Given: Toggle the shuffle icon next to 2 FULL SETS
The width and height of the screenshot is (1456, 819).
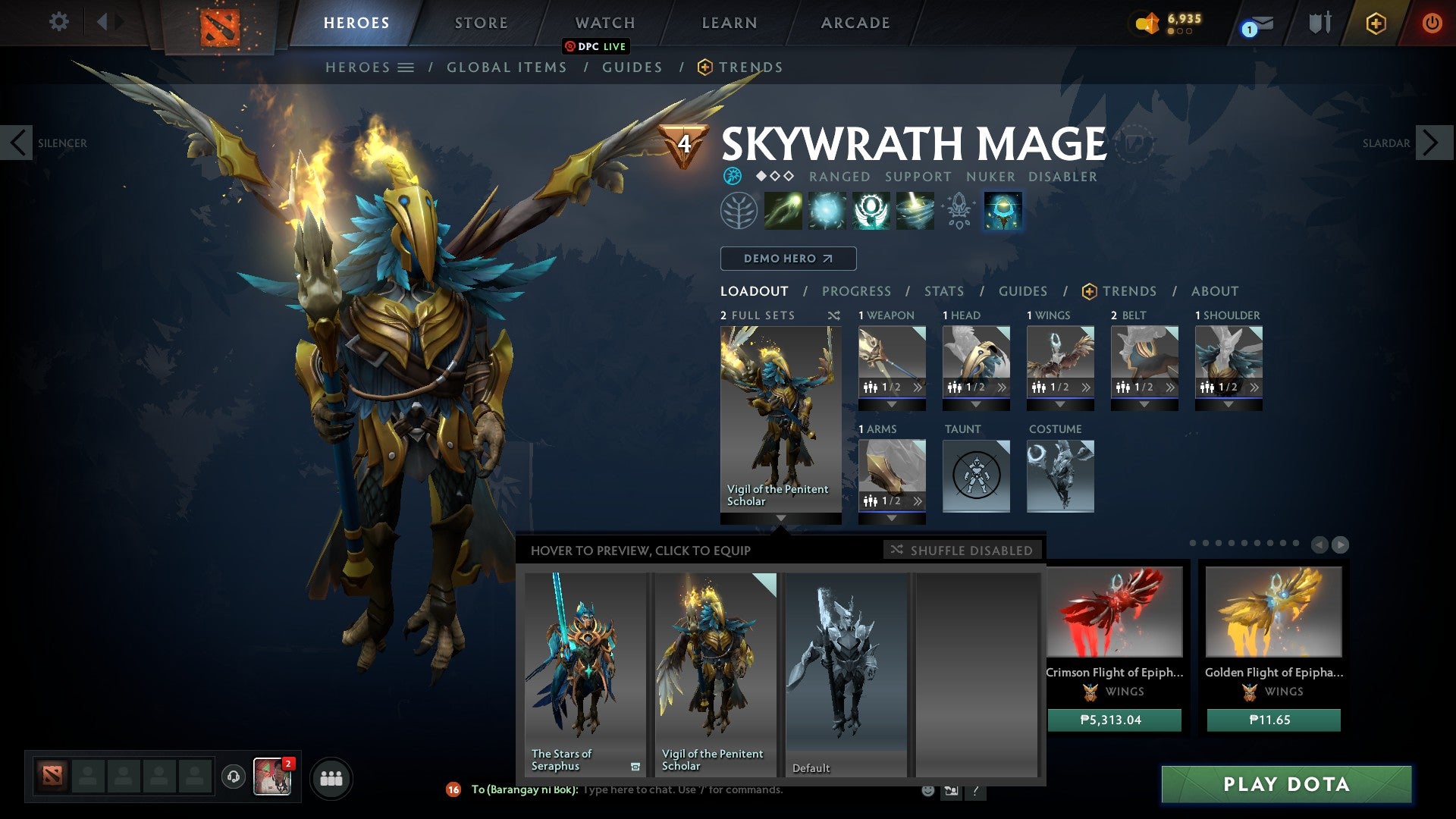Looking at the screenshot, I should tap(833, 315).
